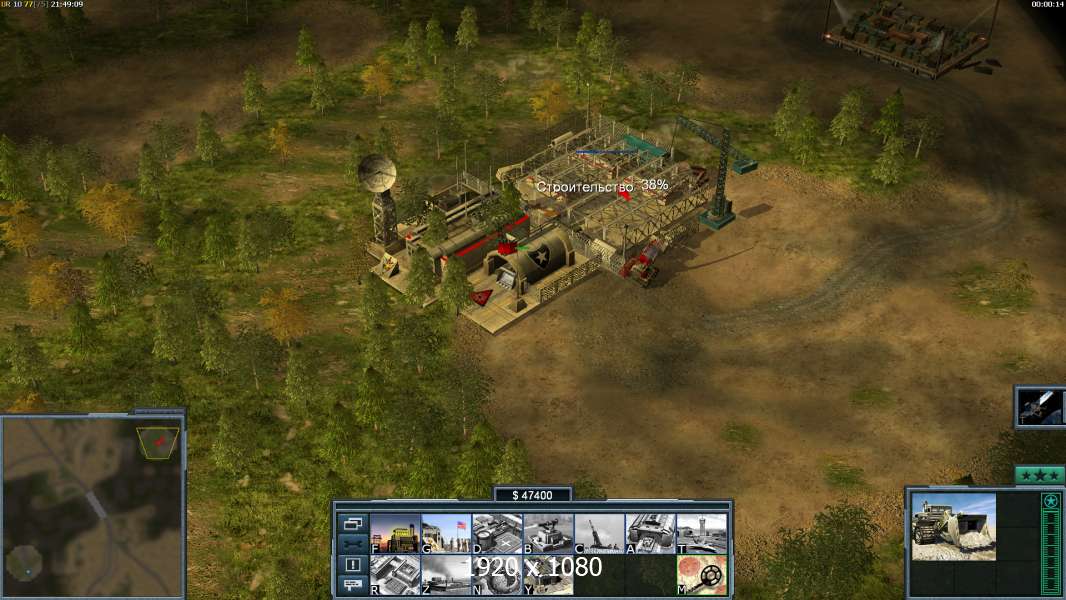Select the grey complex icon marked R

pos(395,575)
